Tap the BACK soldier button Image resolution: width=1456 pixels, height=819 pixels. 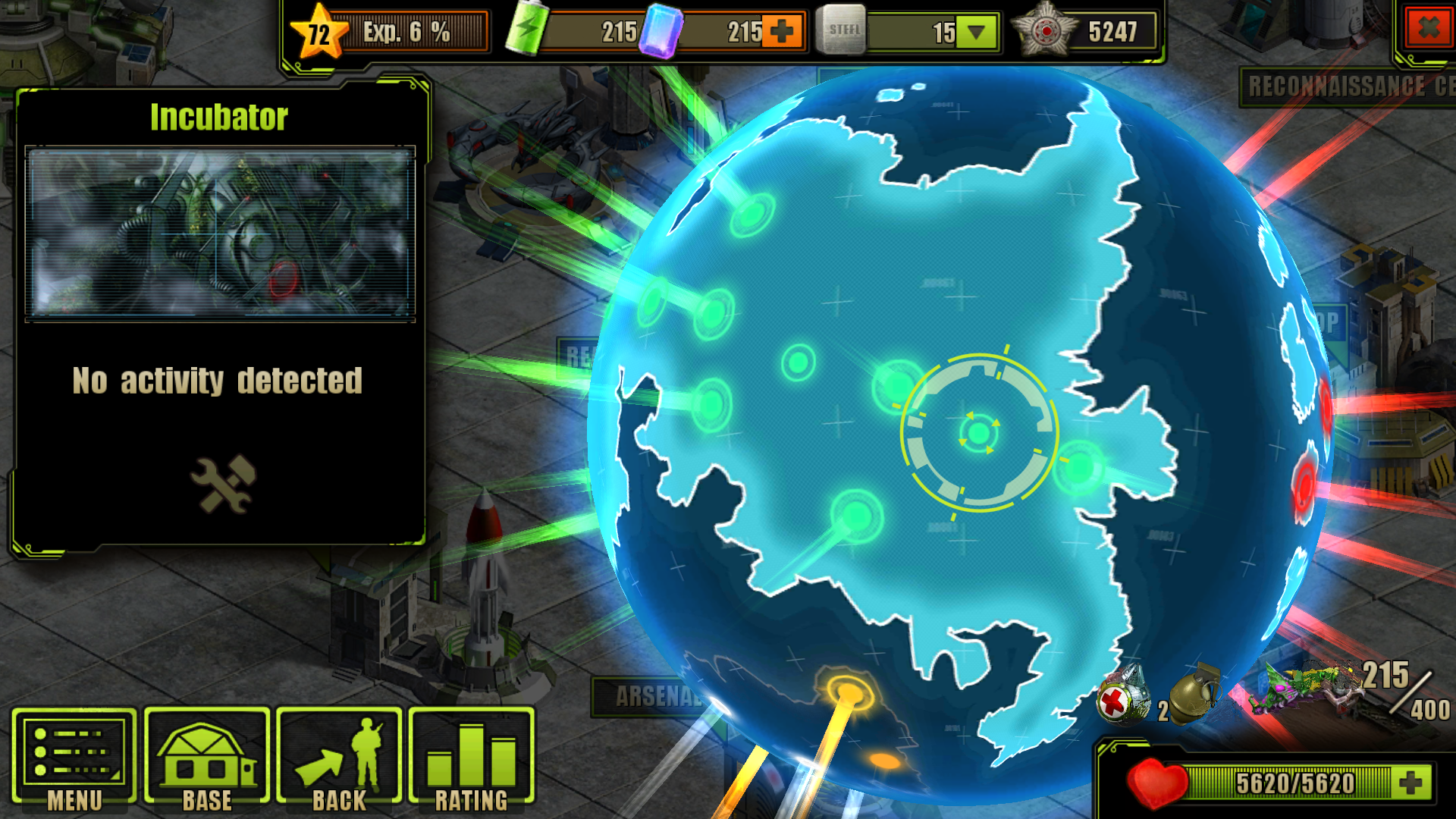339,759
